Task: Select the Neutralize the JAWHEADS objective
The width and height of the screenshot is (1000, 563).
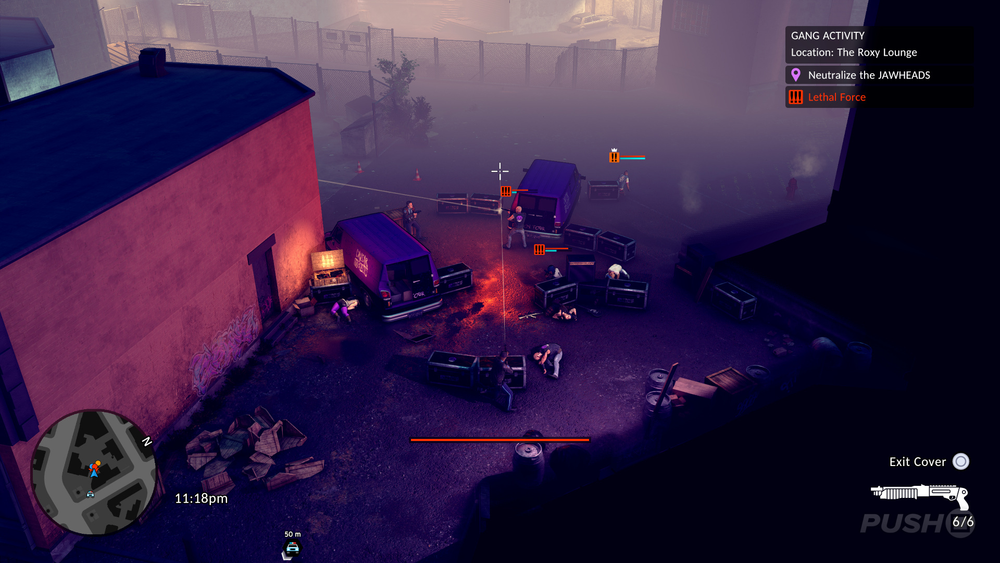Action: coord(868,75)
